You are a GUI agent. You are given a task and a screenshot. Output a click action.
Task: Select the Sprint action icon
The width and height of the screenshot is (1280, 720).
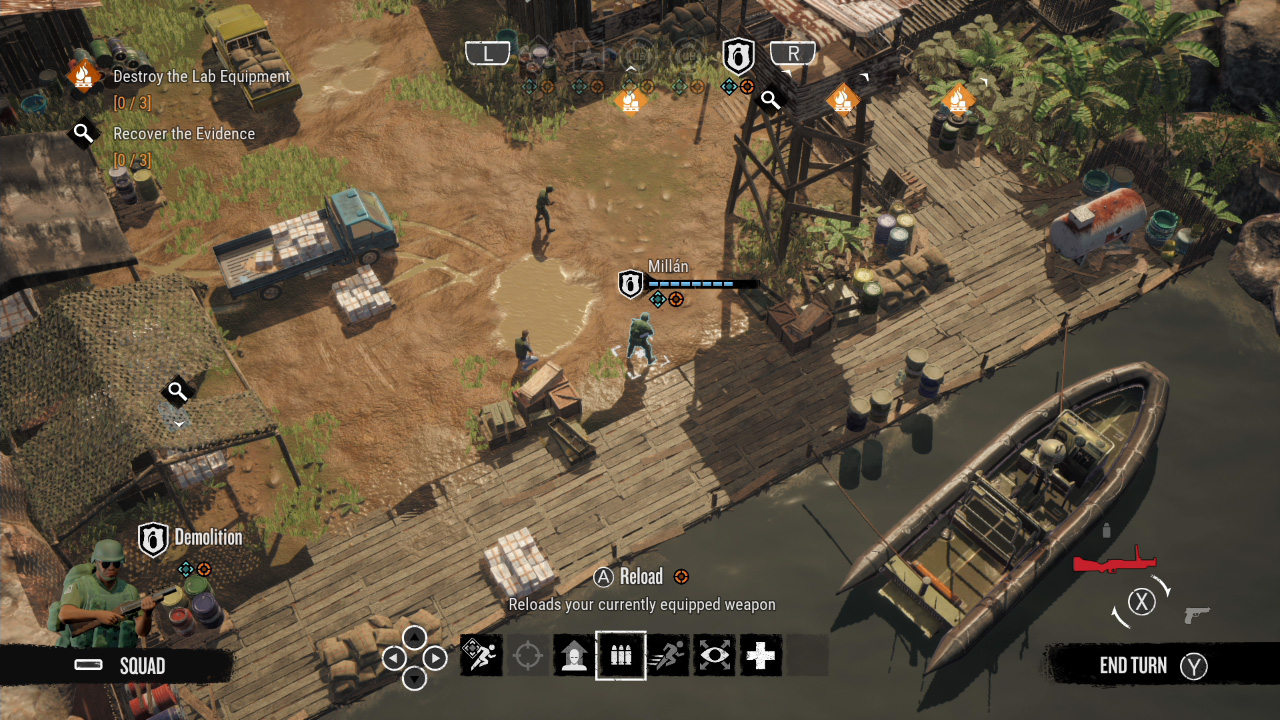667,655
